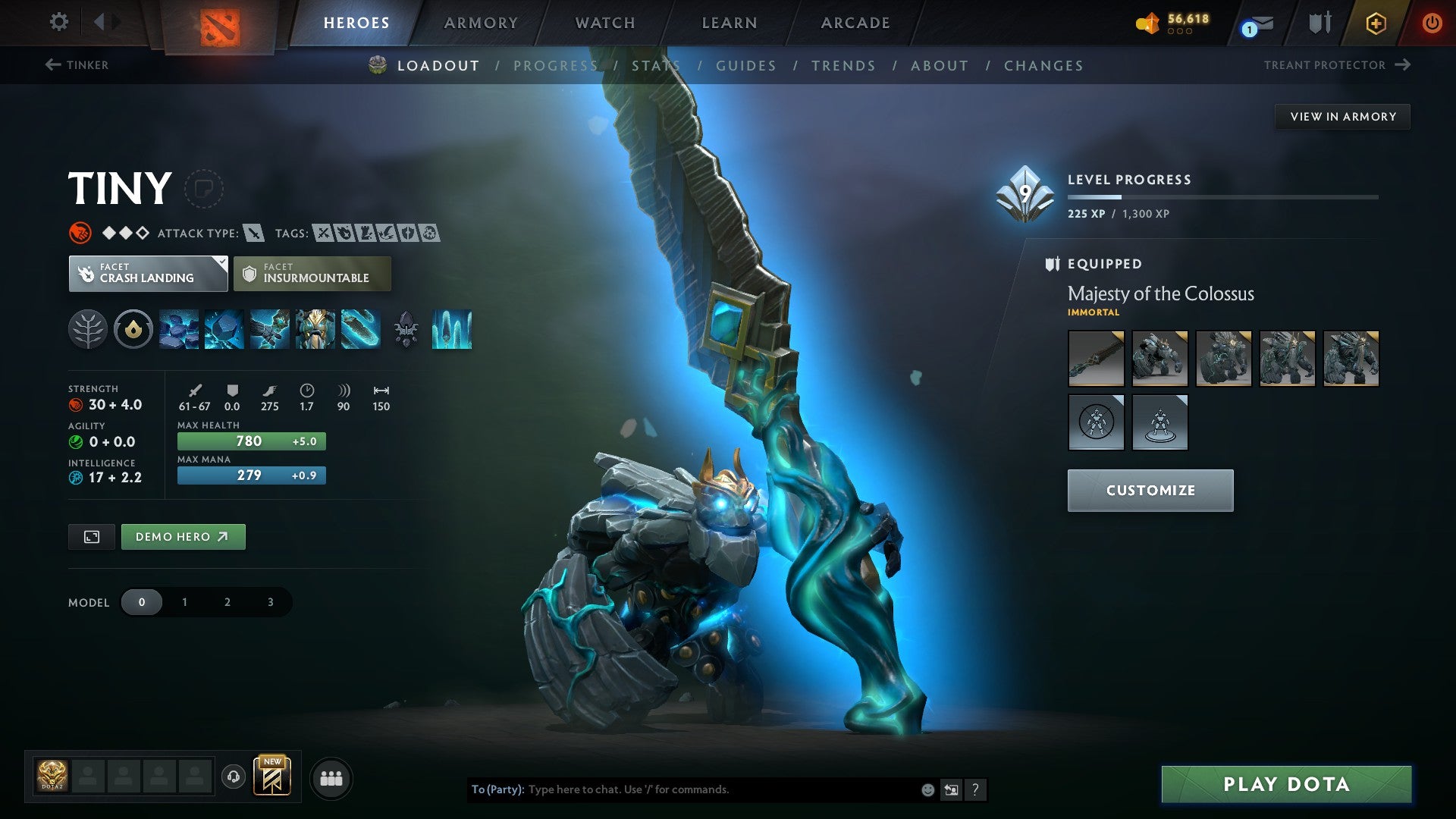Select the Toss ability icon
The height and width of the screenshot is (819, 1456).
(x=222, y=329)
